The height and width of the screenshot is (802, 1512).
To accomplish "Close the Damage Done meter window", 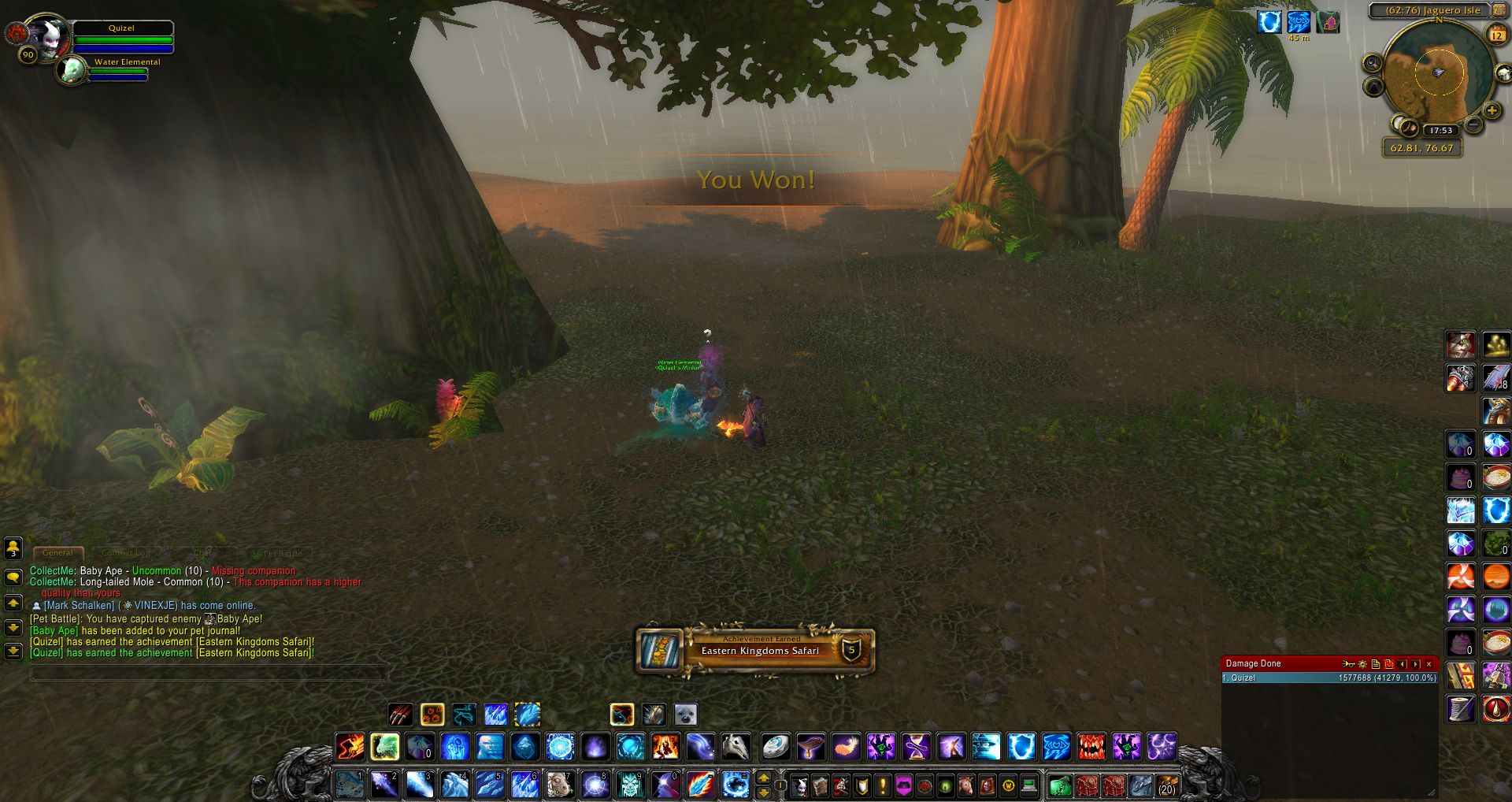I will tap(1429, 664).
